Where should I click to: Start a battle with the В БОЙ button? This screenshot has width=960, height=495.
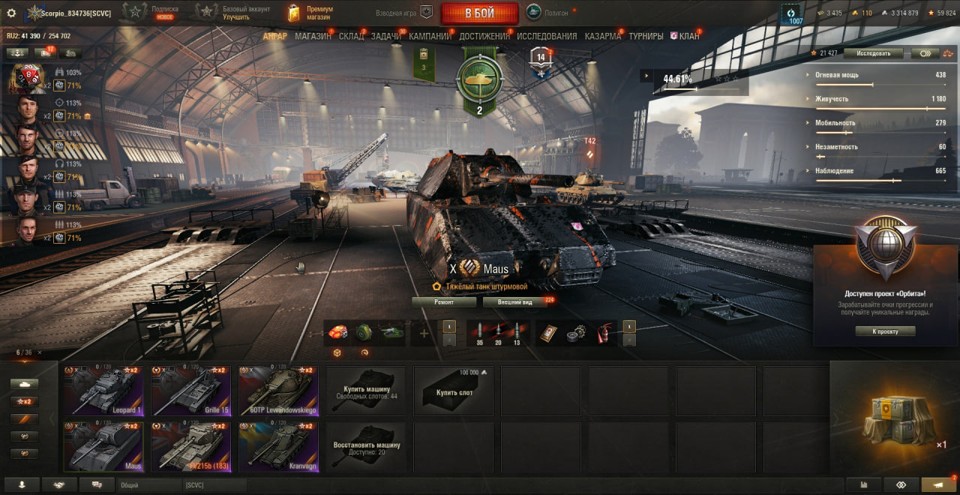(479, 12)
